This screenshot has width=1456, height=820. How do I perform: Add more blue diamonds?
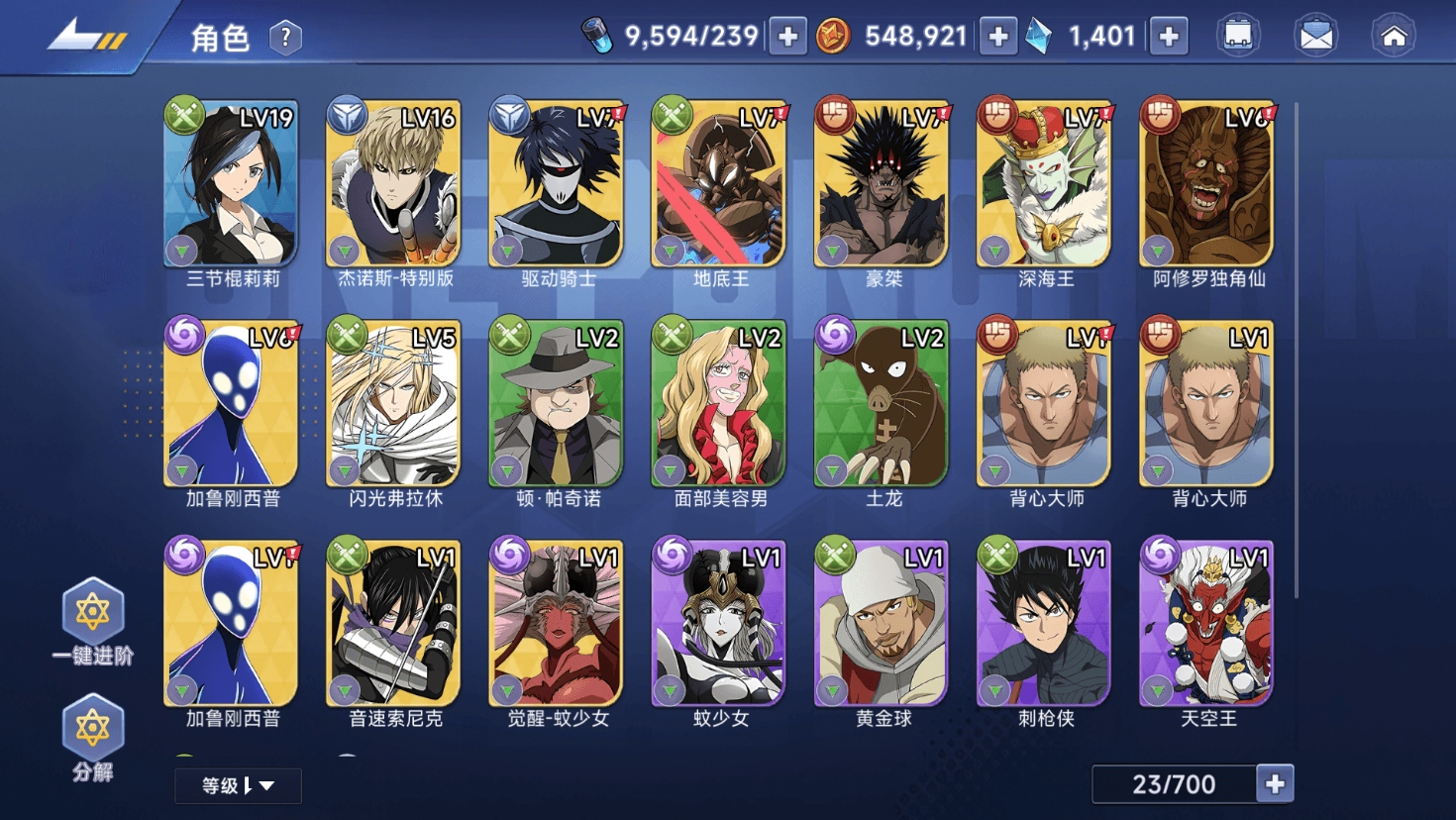tap(1169, 38)
